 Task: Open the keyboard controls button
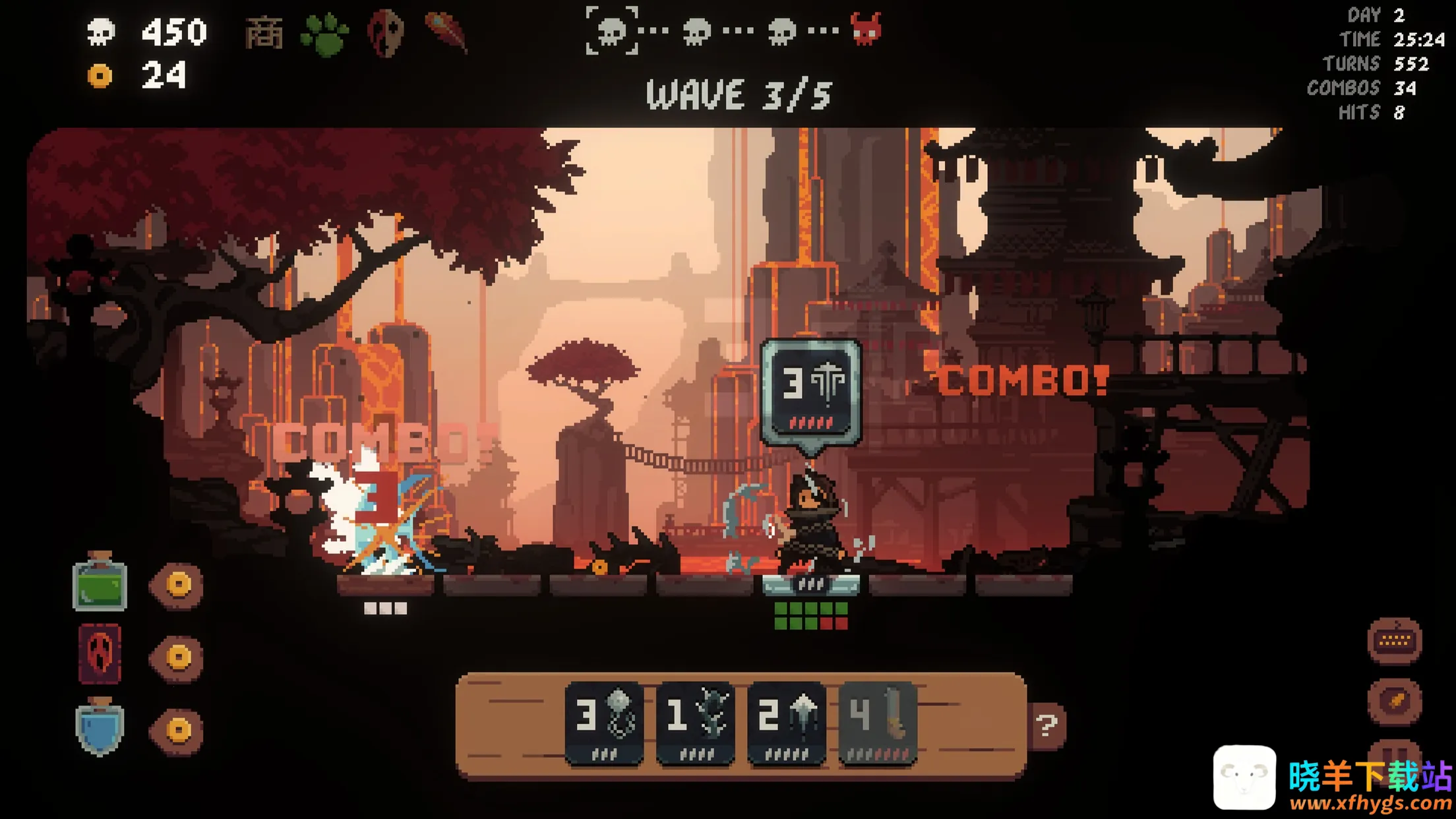click(x=1395, y=640)
